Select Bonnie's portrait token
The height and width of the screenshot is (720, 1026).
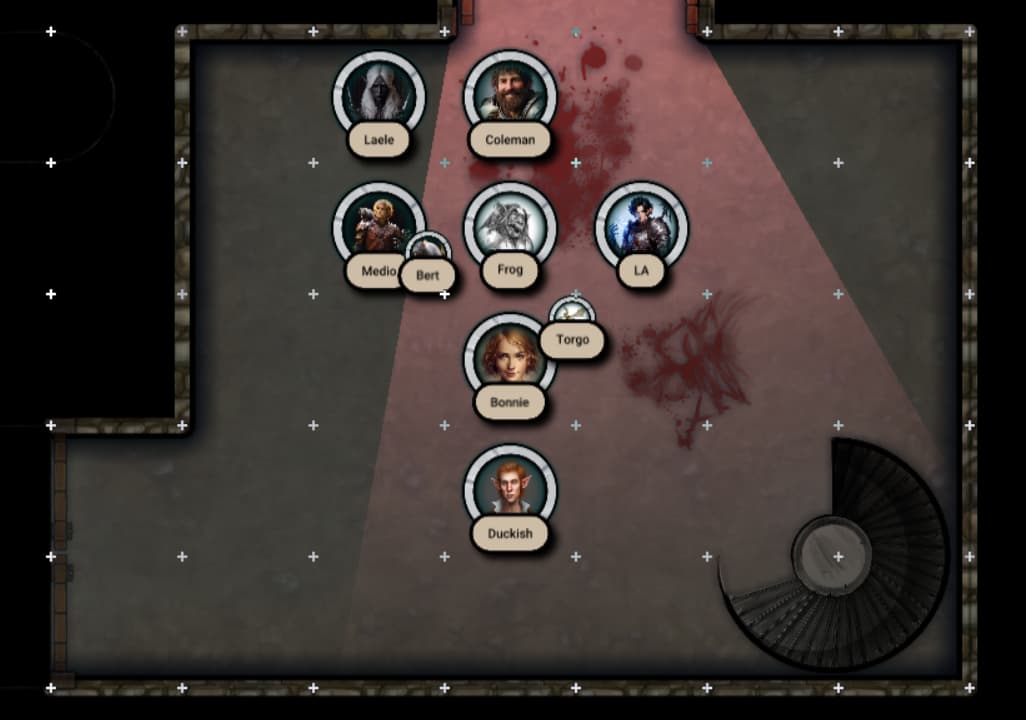click(510, 358)
